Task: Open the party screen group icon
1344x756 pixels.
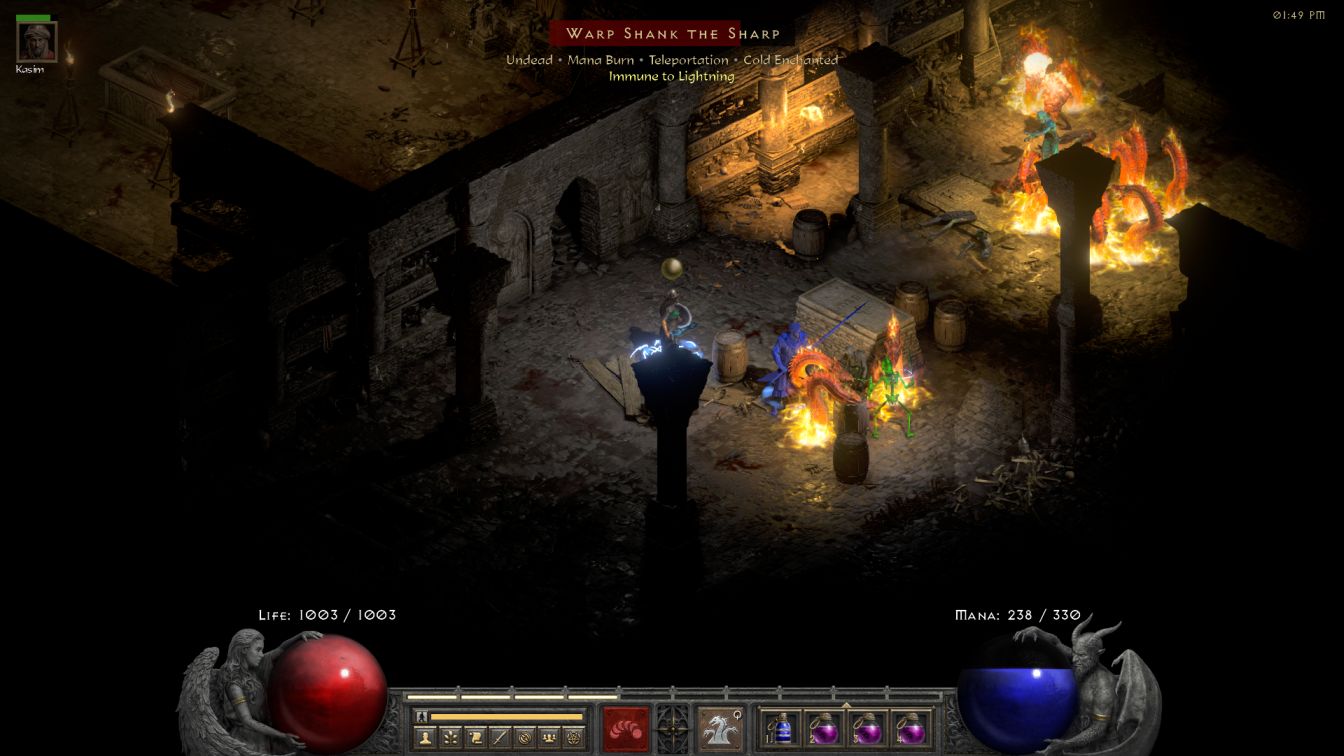Action: (549, 738)
